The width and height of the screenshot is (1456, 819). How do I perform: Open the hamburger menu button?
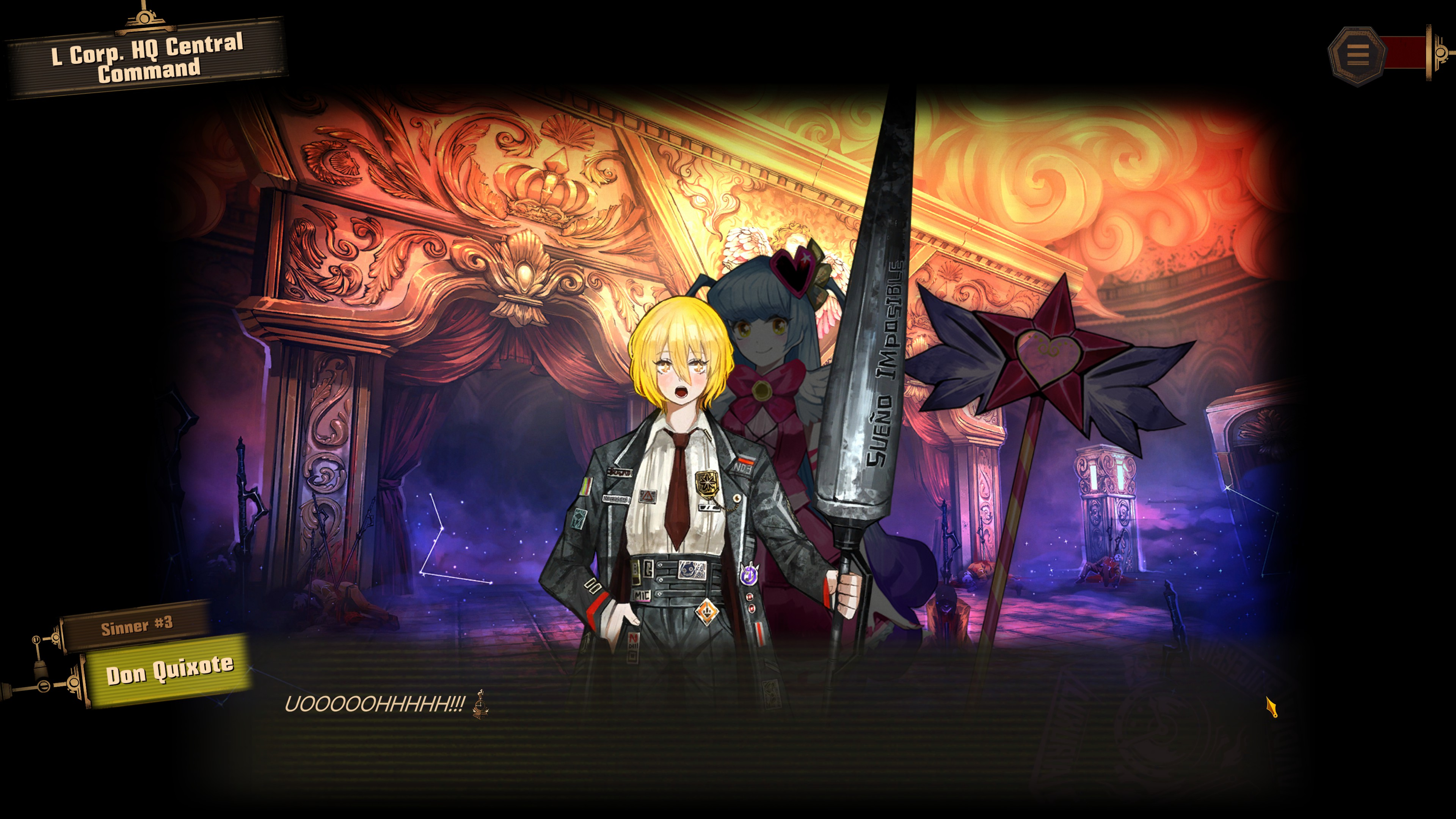(x=1357, y=55)
